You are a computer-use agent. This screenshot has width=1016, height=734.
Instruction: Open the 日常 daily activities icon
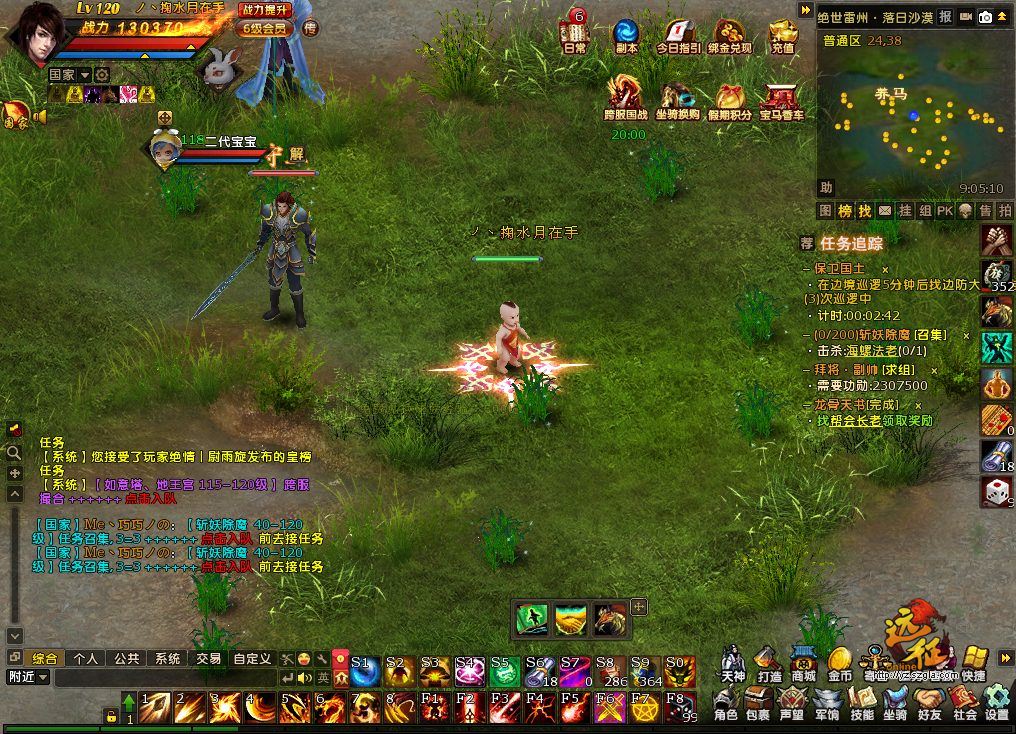tap(574, 33)
